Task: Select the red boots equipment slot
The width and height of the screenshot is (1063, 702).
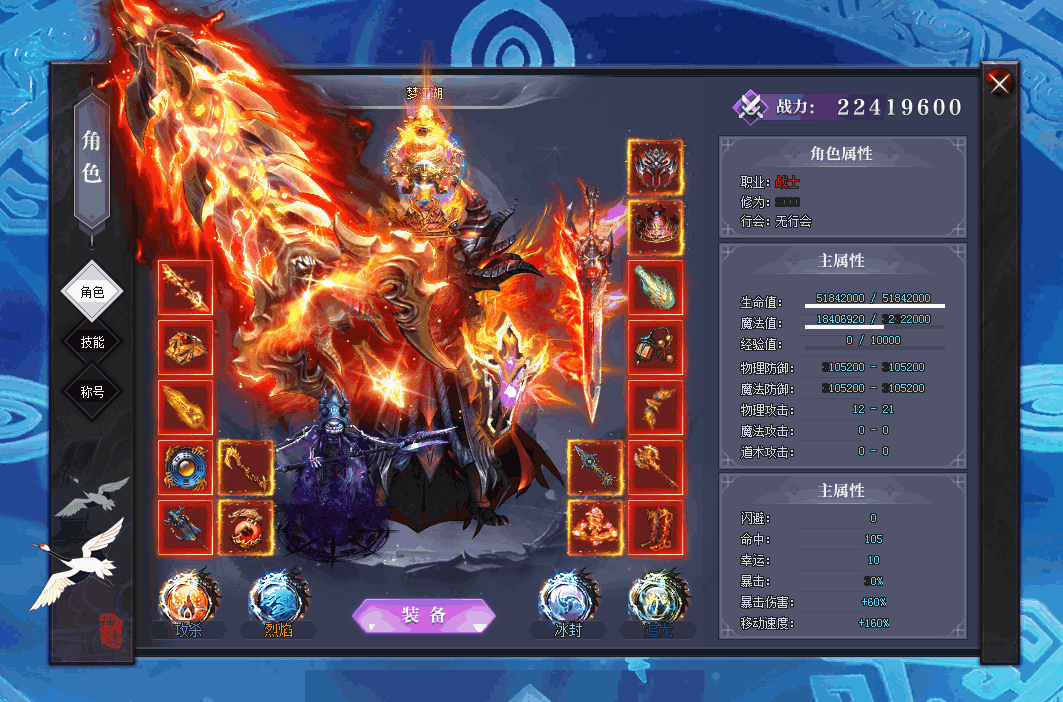Action: (655, 527)
